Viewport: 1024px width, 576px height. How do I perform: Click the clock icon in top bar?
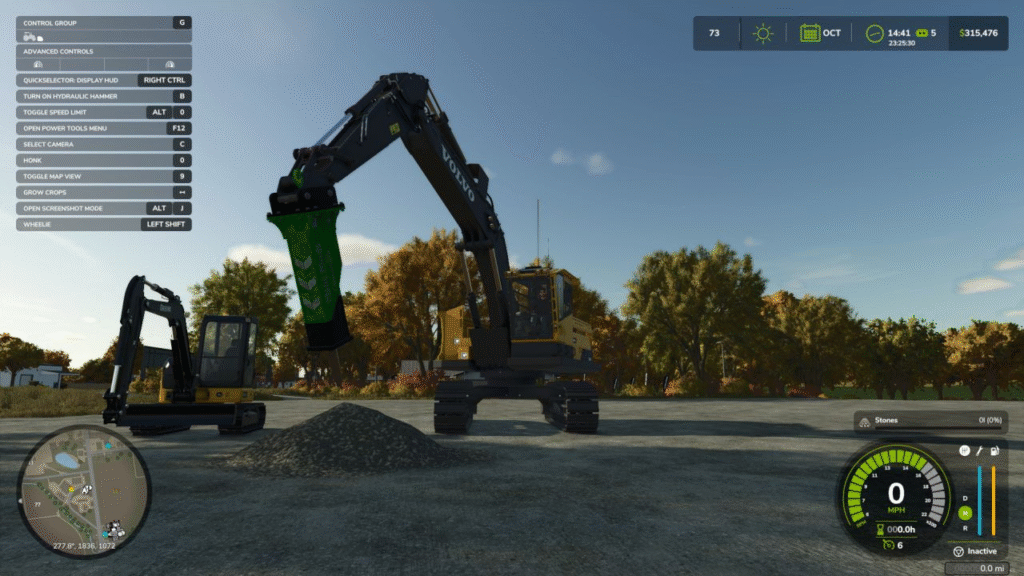(875, 33)
